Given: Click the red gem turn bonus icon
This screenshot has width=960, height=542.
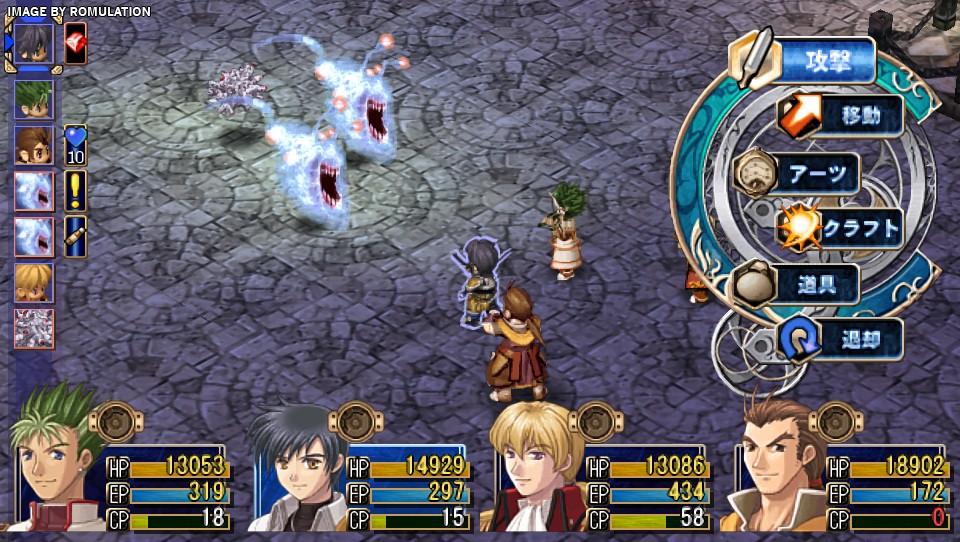Looking at the screenshot, I should [76, 43].
